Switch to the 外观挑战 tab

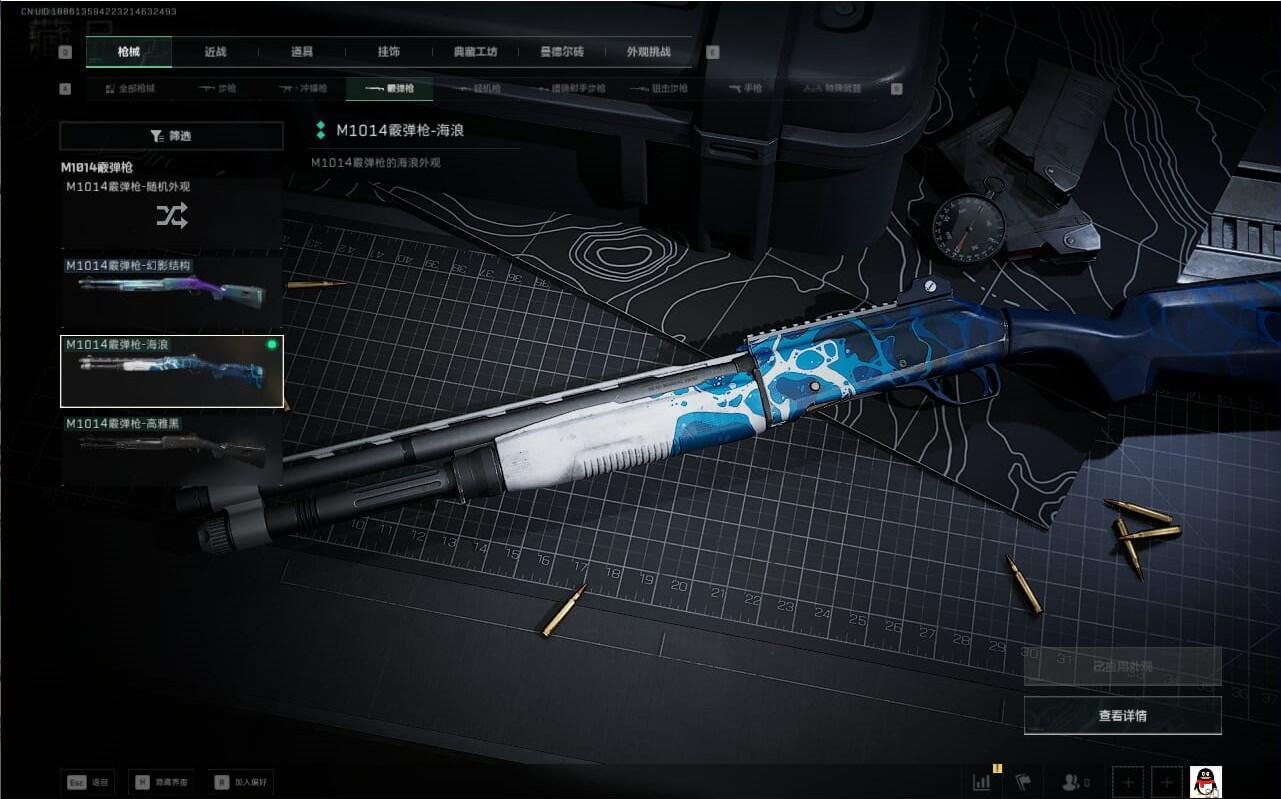648,52
